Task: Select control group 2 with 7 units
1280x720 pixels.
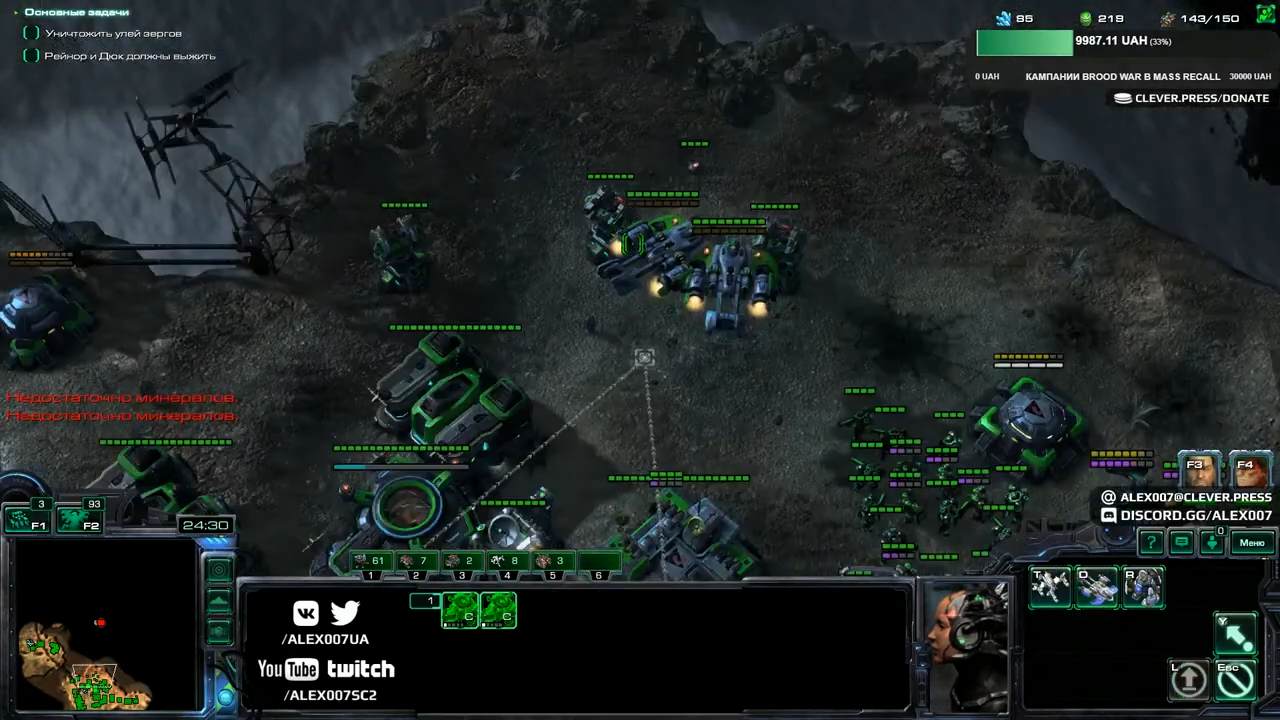Action: (x=416, y=561)
